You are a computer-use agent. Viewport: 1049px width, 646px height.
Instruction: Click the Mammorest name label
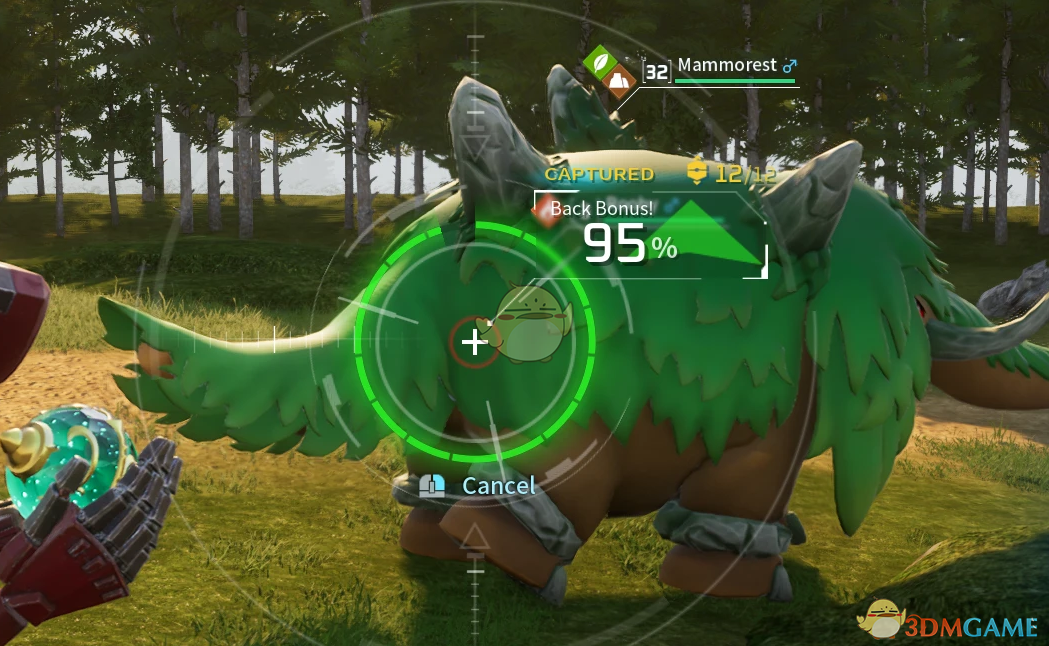pos(726,65)
